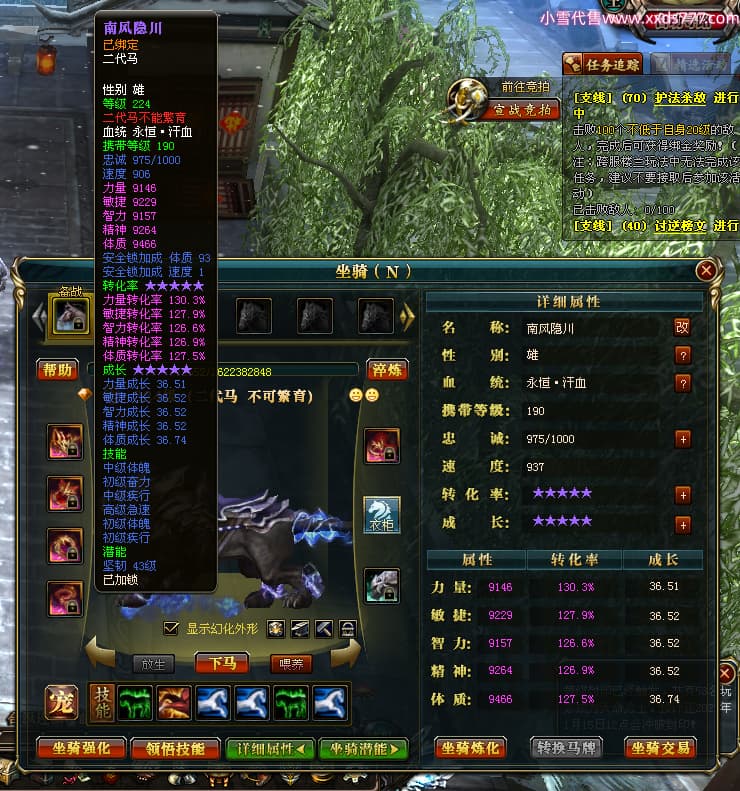Open the 衣柜 wardrobe icon

tap(381, 515)
